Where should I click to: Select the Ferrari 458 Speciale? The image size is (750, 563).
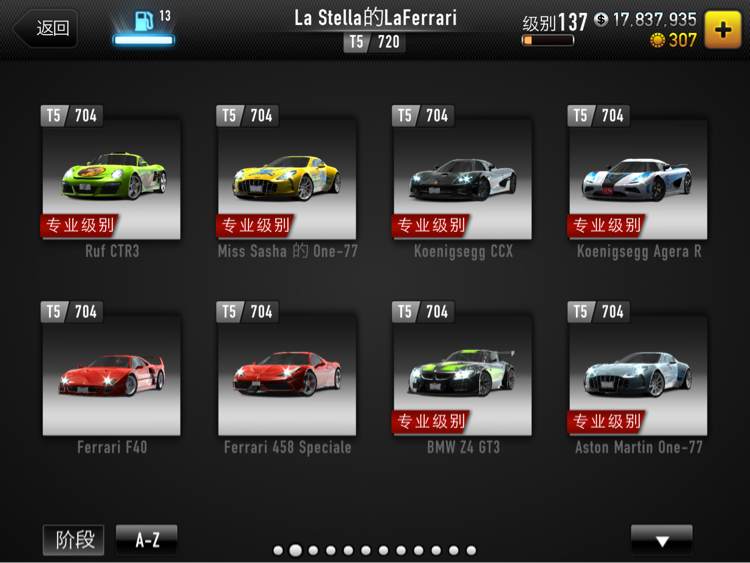pyautogui.click(x=287, y=374)
